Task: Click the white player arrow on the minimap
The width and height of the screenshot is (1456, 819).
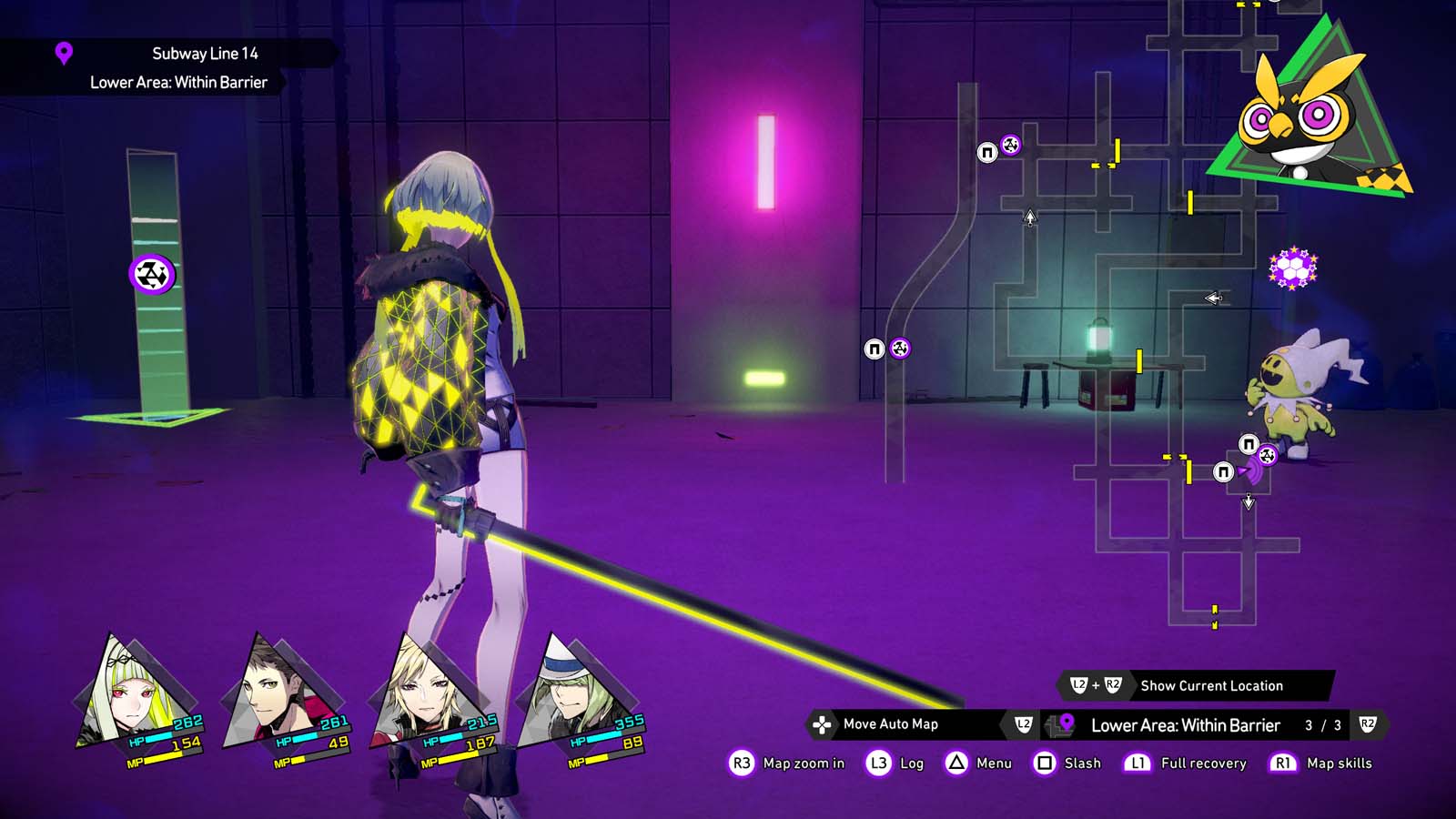Action: pyautogui.click(x=1029, y=218)
